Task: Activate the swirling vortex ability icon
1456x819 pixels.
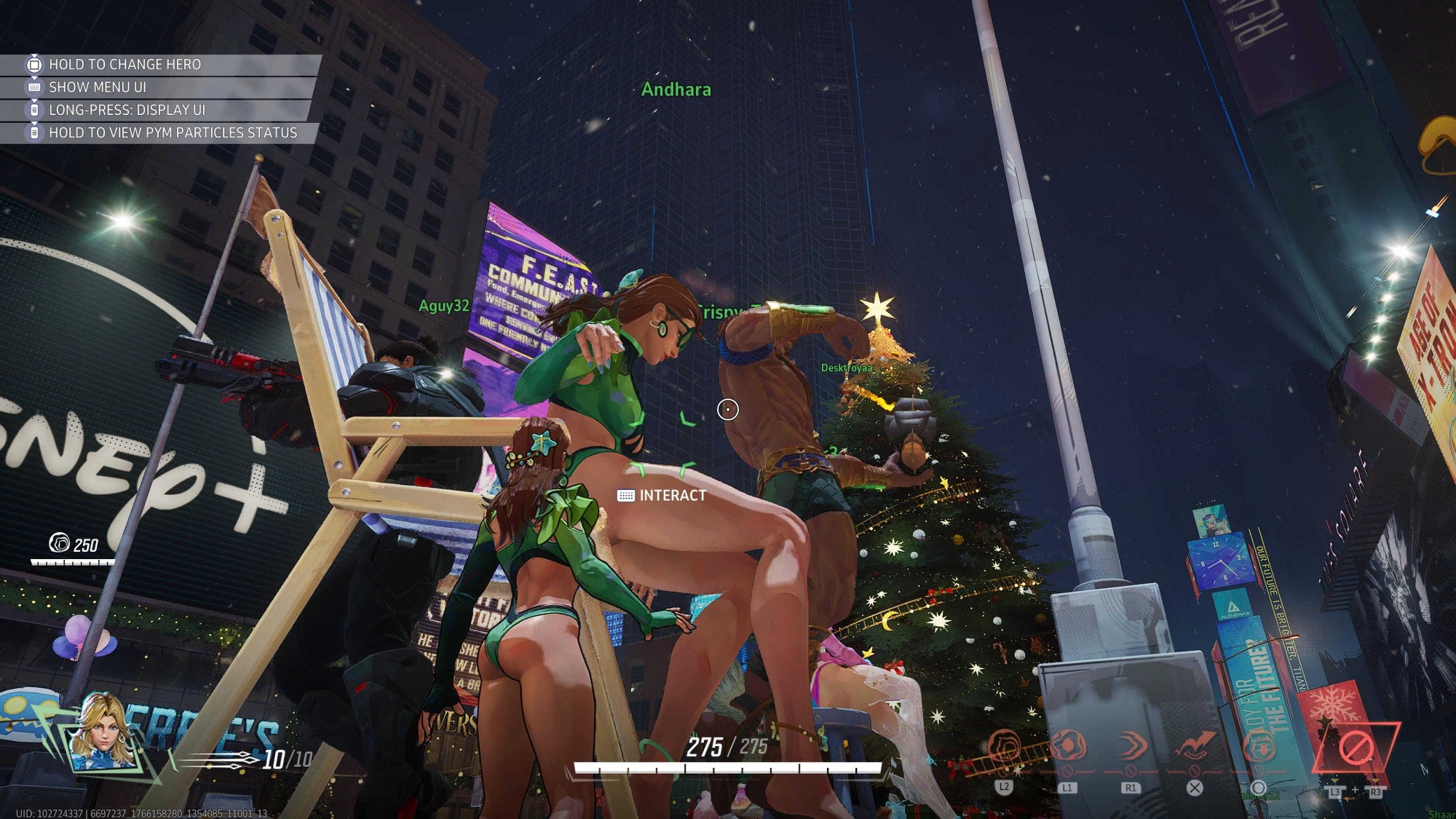Action: click(1005, 748)
